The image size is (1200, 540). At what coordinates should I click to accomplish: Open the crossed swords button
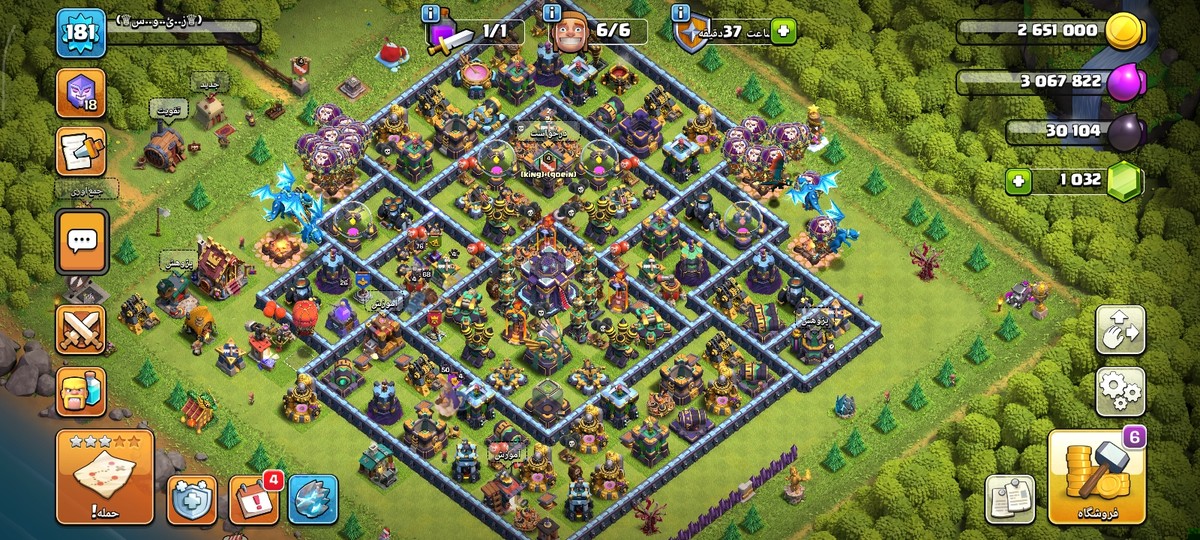tap(81, 329)
